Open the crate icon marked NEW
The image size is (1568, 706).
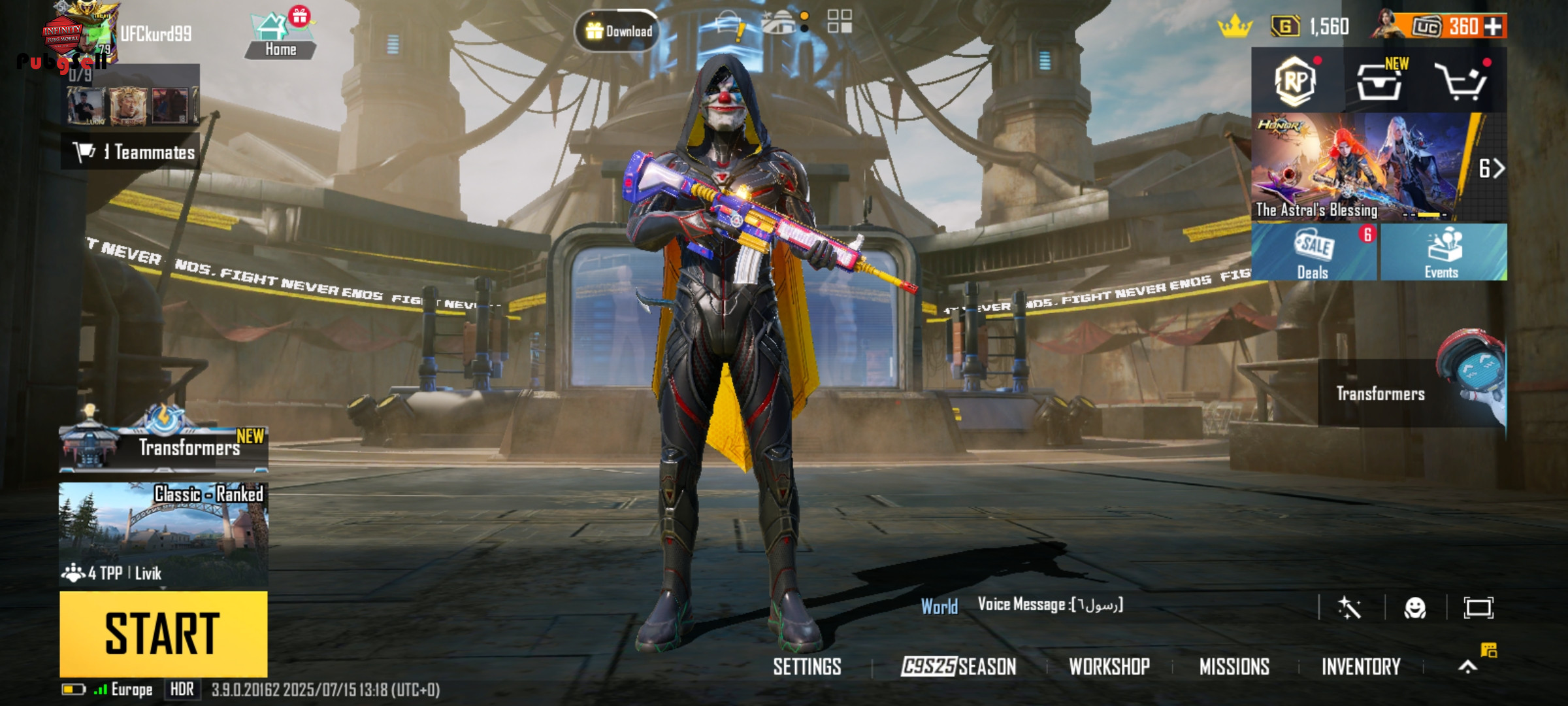1380,82
